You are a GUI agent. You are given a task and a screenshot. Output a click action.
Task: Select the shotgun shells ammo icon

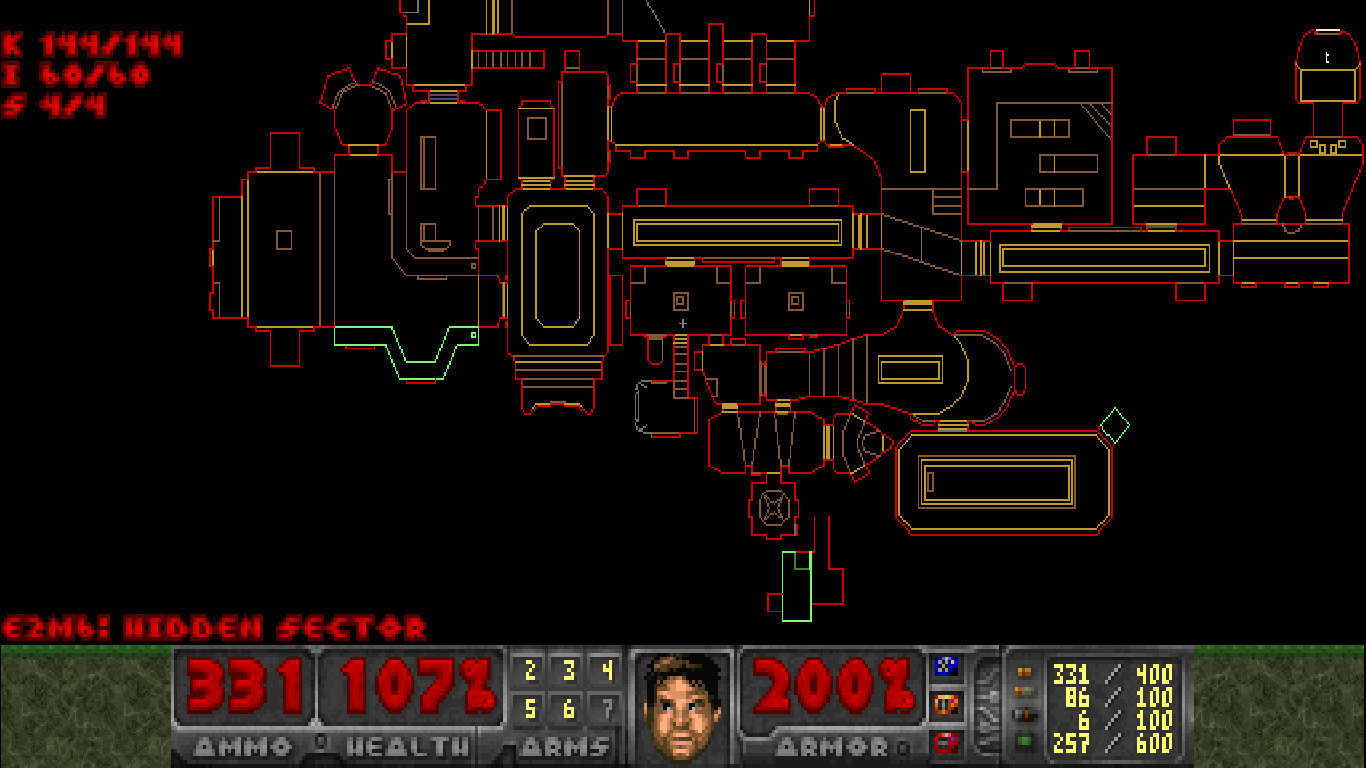click(x=1022, y=689)
